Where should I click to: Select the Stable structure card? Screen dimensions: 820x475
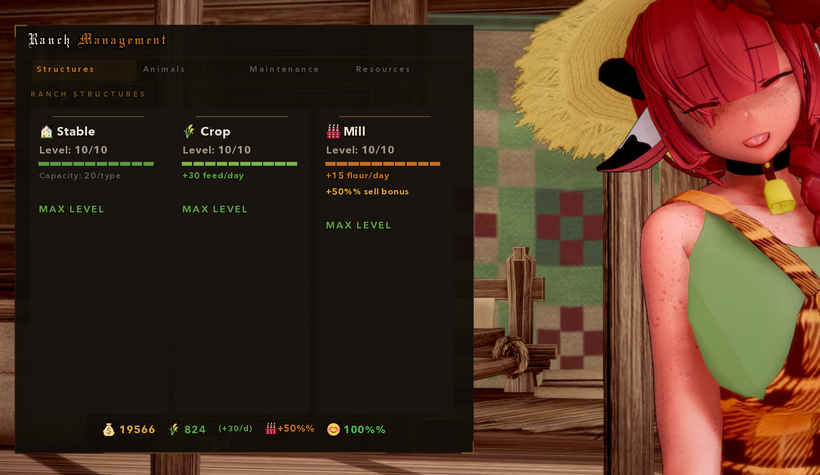96,168
